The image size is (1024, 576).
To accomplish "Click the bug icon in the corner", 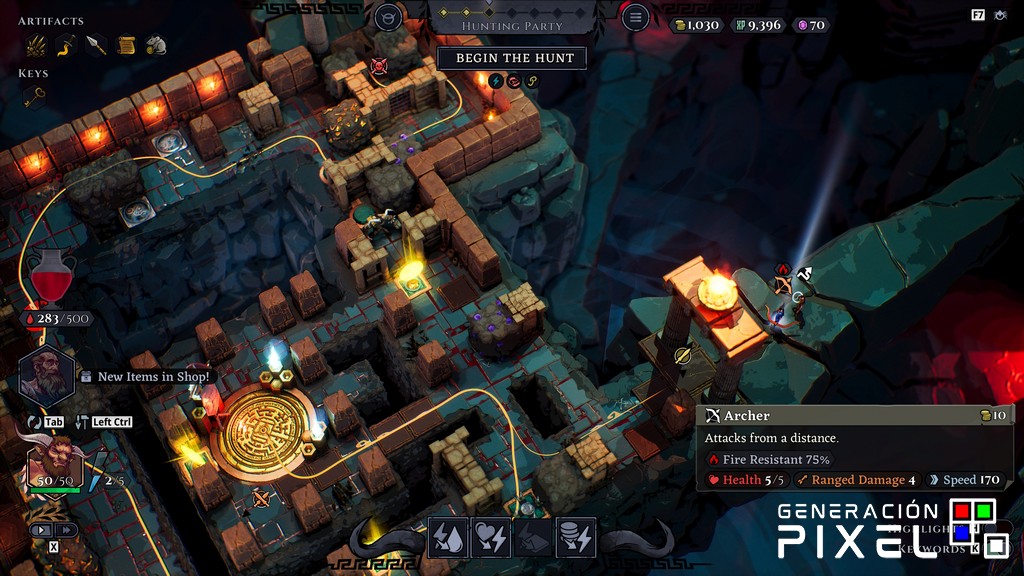I will pos(1000,15).
